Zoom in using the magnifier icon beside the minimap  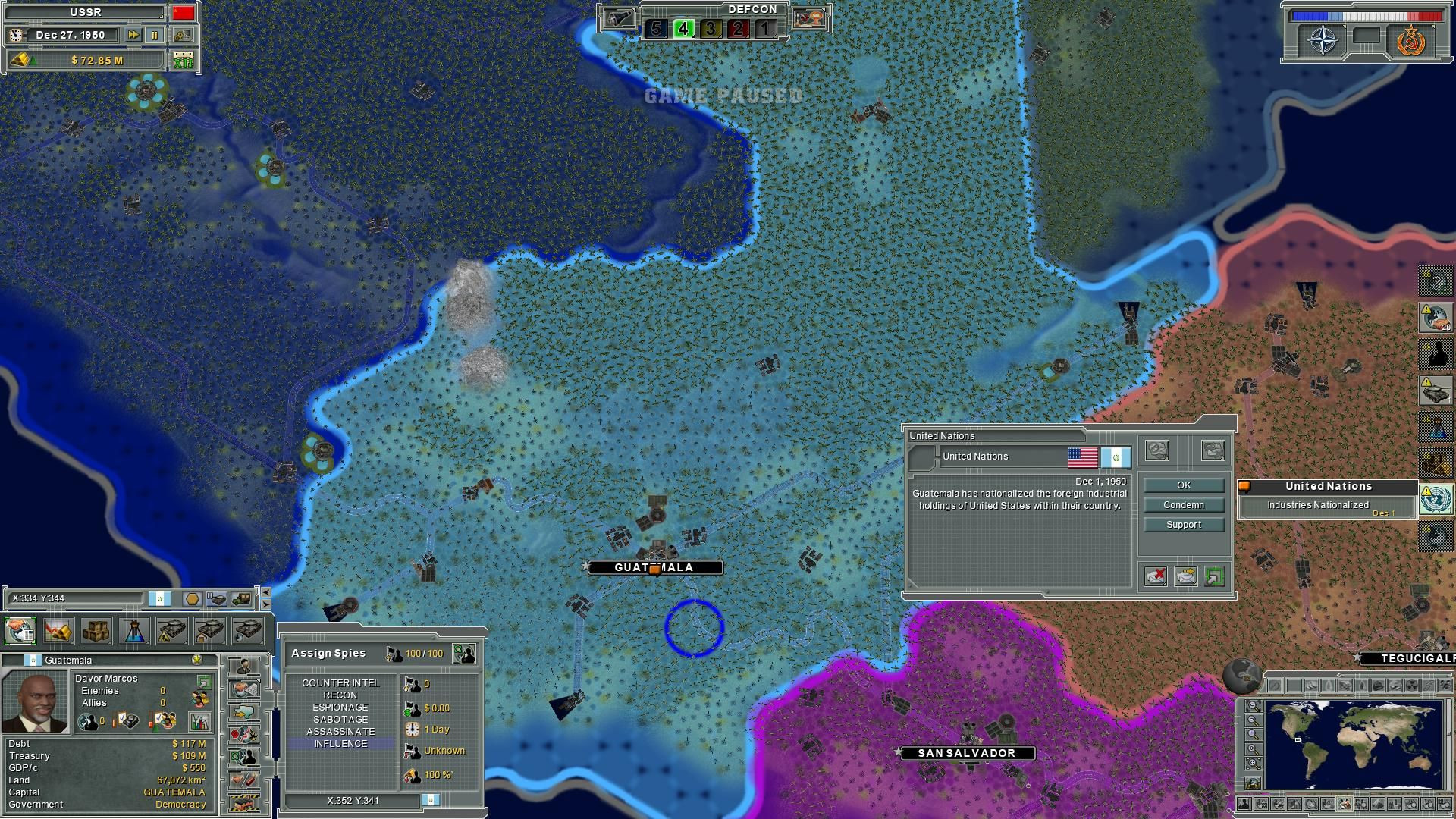(x=1254, y=748)
